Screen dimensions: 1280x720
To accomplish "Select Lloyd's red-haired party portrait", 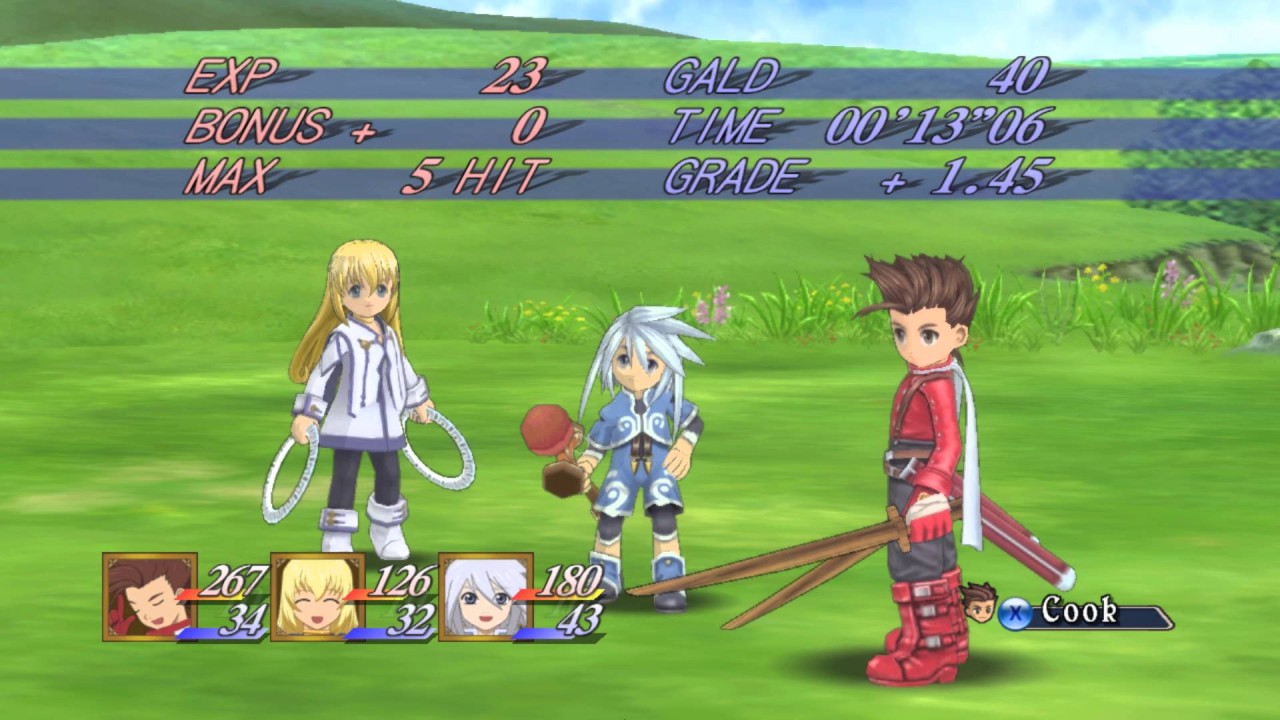I will (x=149, y=596).
